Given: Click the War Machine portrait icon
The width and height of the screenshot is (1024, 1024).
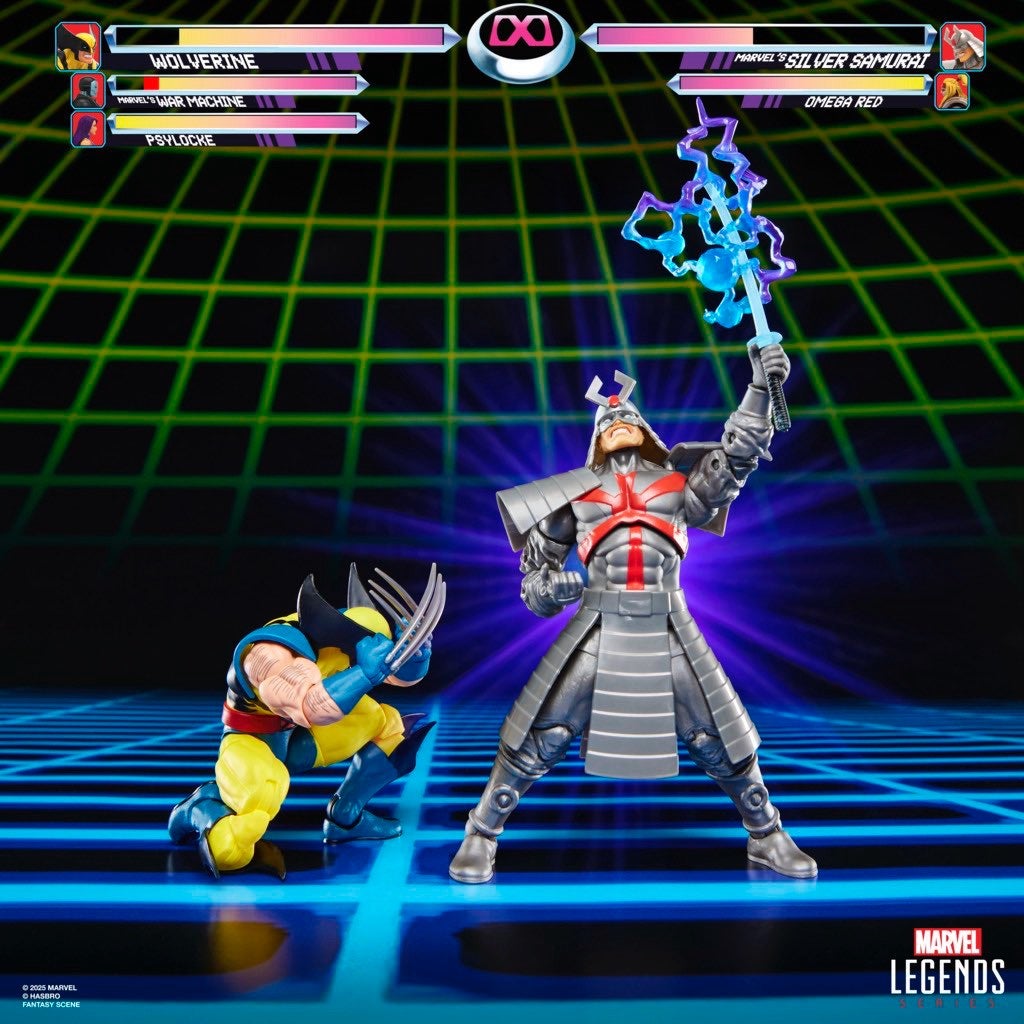Looking at the screenshot, I should (x=88, y=90).
